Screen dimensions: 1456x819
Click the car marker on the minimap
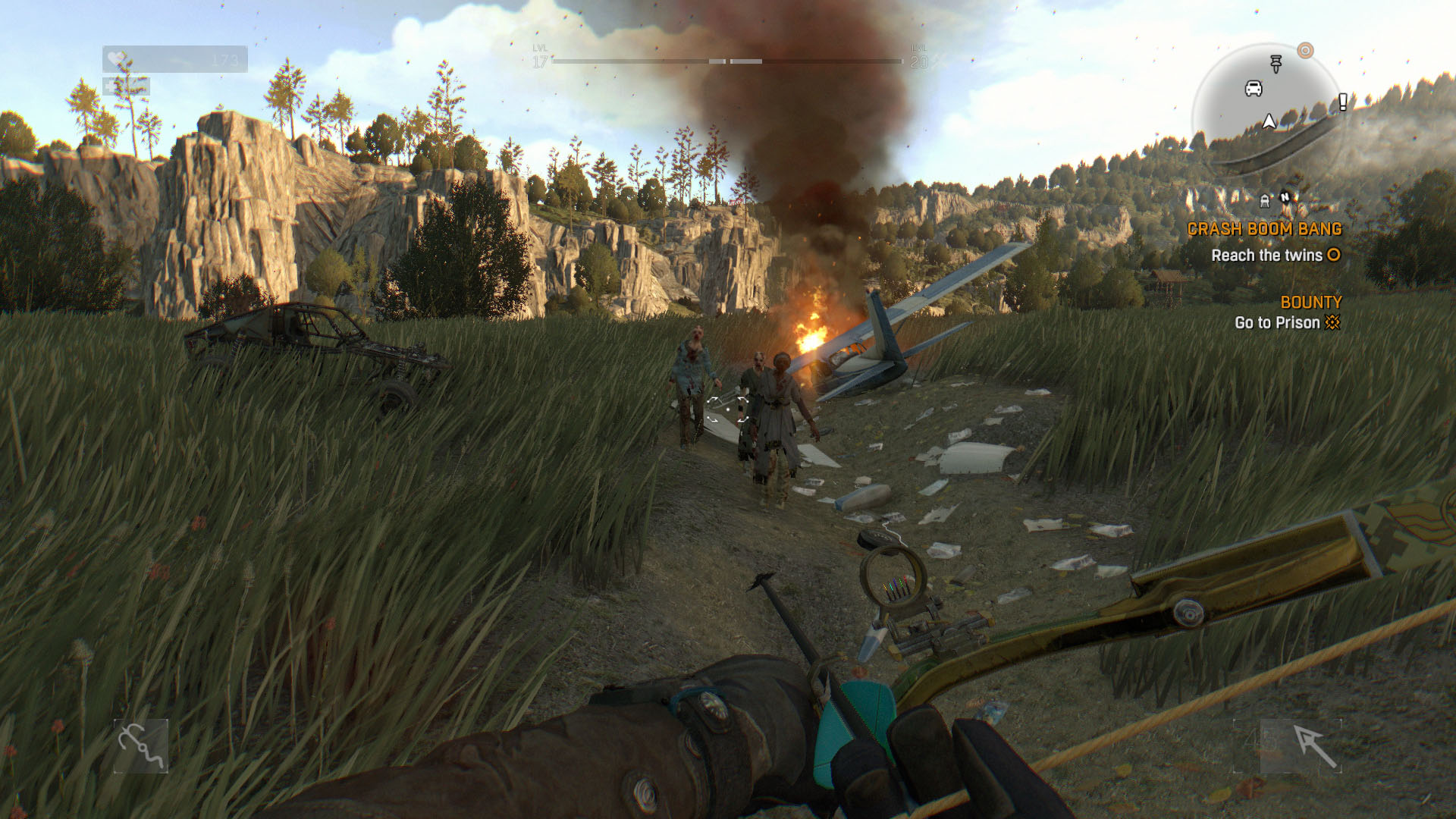click(x=1254, y=89)
